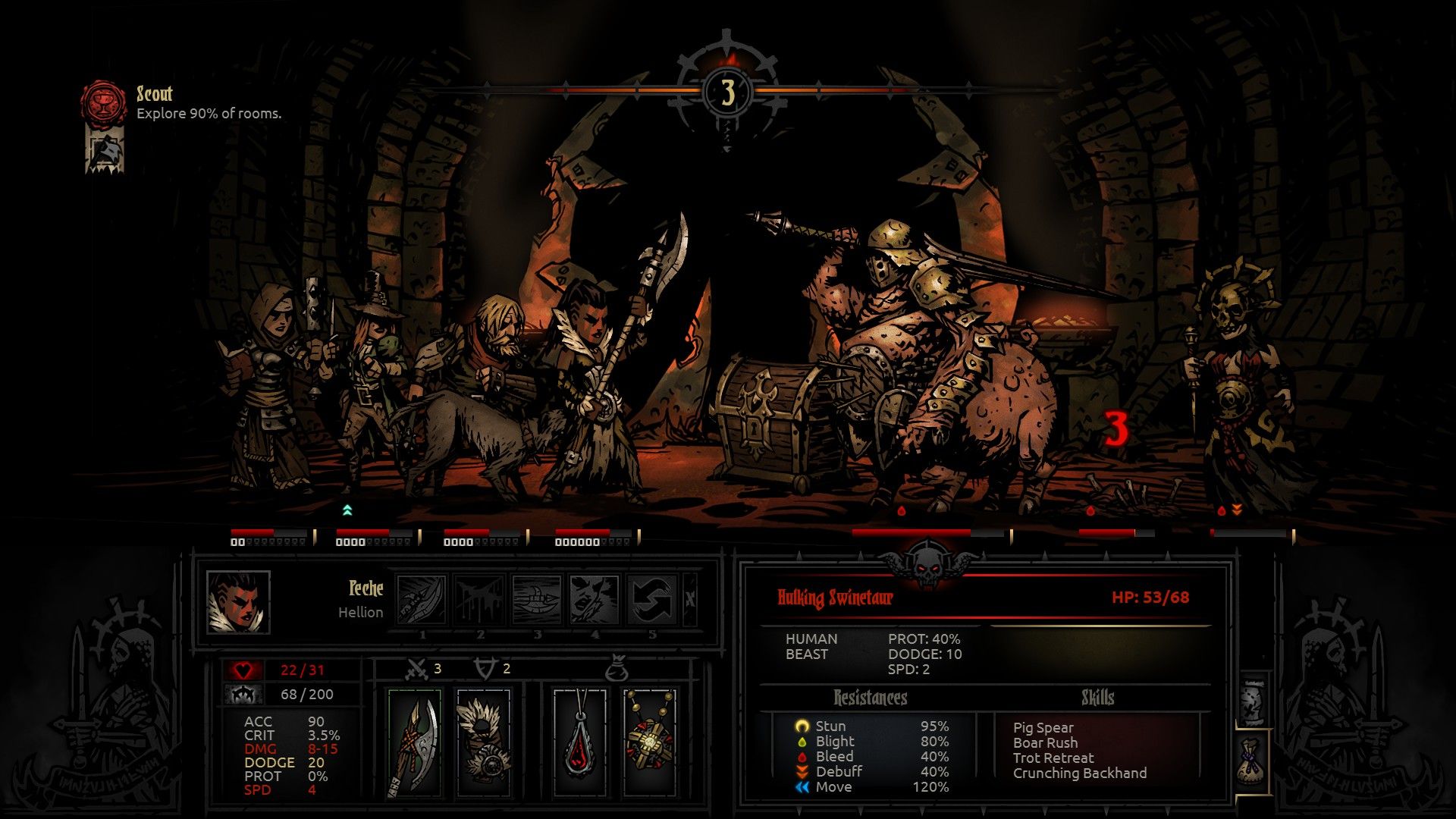Click the red Scout quest seal
The width and height of the screenshot is (1456, 819).
[103, 102]
